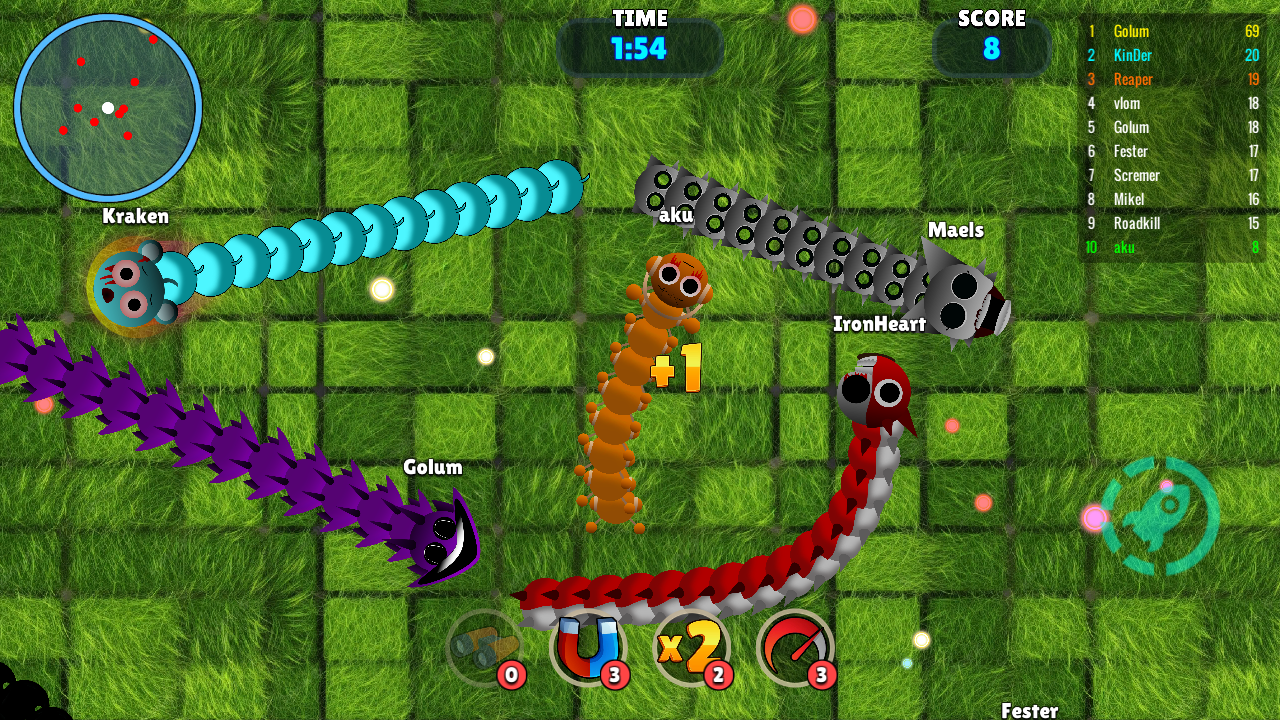Toggle the SCORE panel visibility
The width and height of the screenshot is (1280, 720).
(x=992, y=44)
